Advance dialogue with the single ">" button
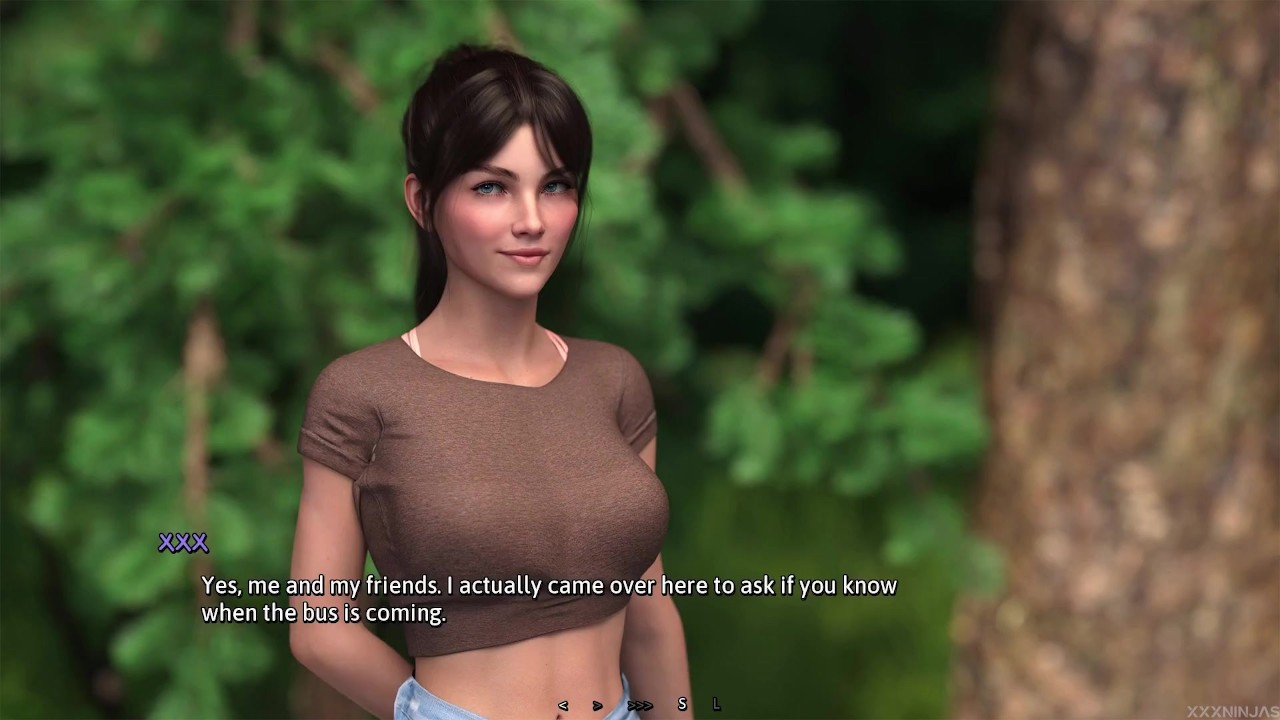The height and width of the screenshot is (720, 1280). pos(597,705)
